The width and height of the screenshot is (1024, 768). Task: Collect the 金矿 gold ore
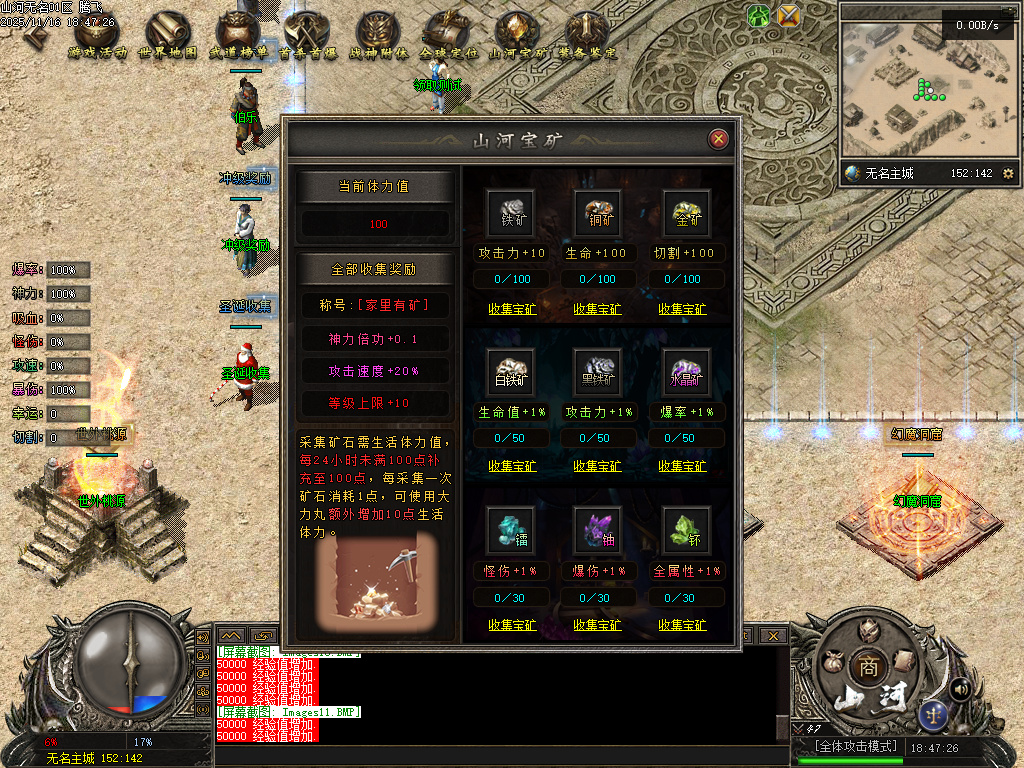[682, 309]
